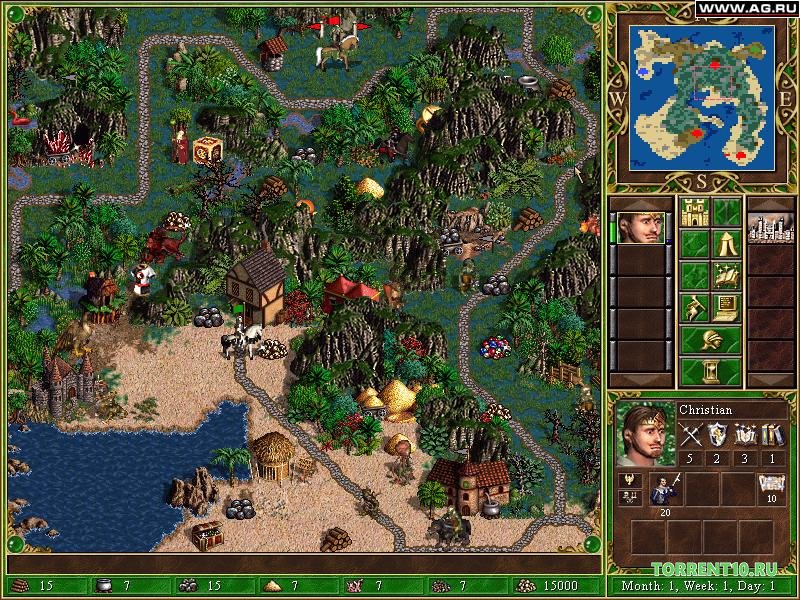Open the Kingdom Overview castle button
This screenshot has width=800, height=600.
[x=694, y=213]
